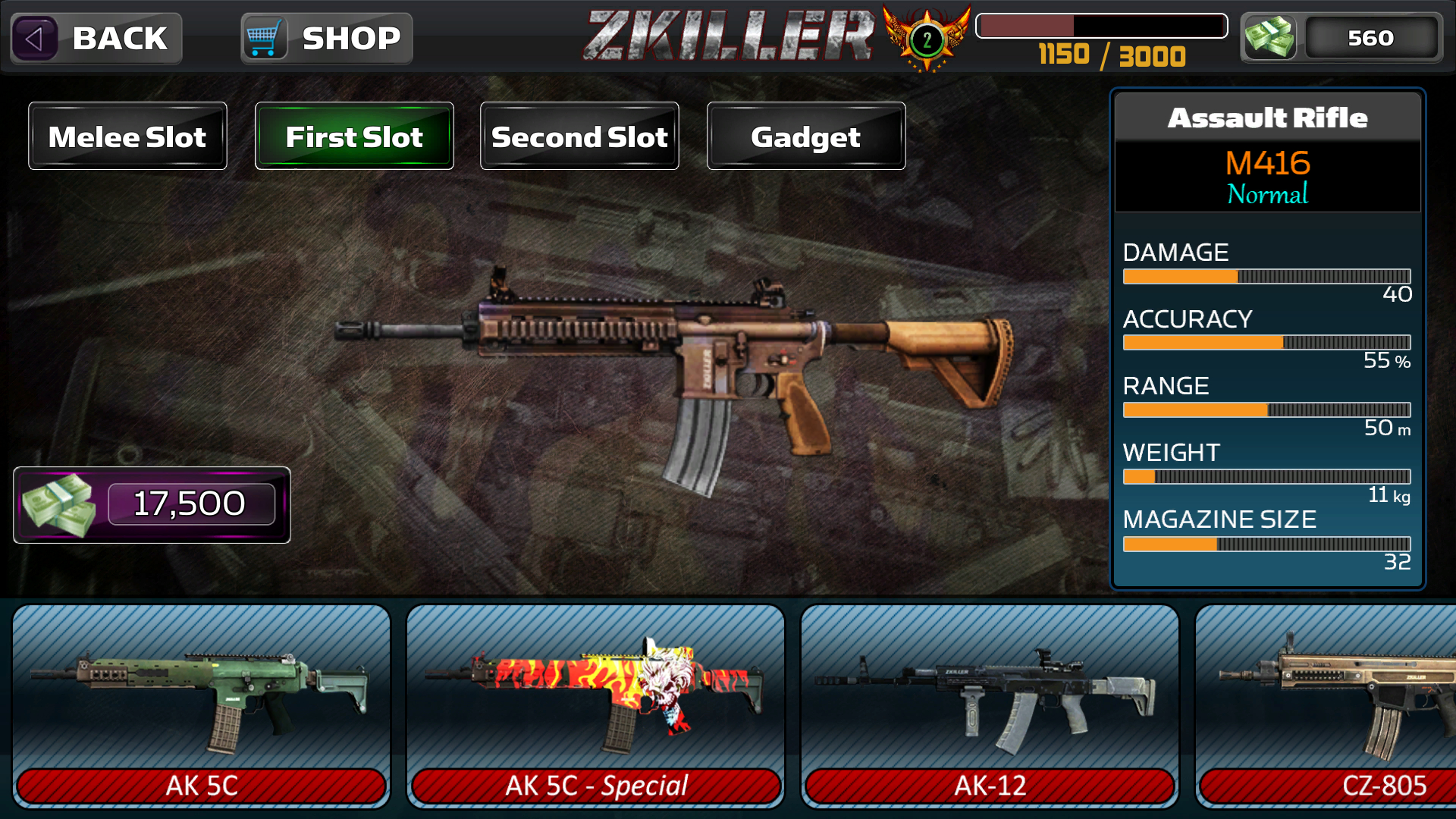This screenshot has width=1456, height=819.
Task: Switch to the Melee Slot tab
Action: [127, 136]
